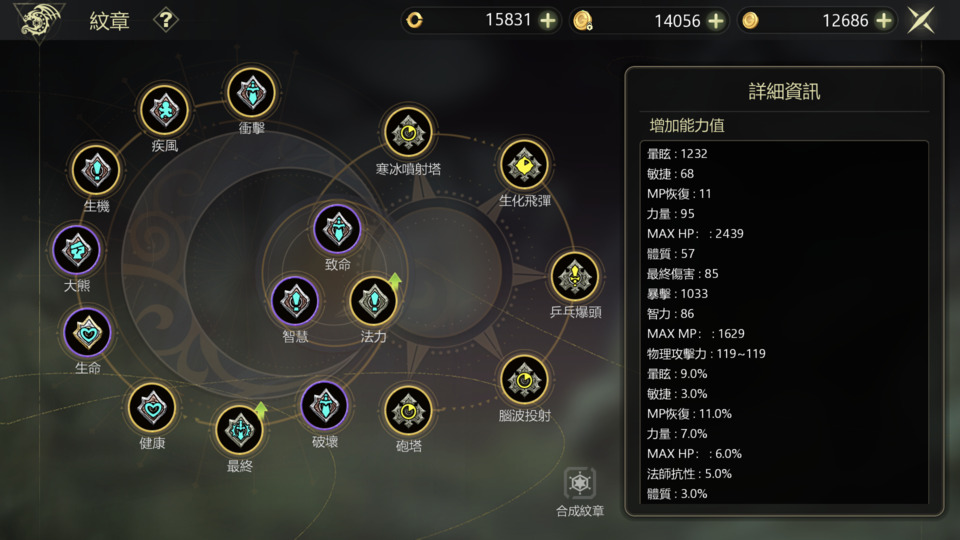960x540 pixels.
Task: Select the 大熊 emblem
Action: (x=77, y=250)
